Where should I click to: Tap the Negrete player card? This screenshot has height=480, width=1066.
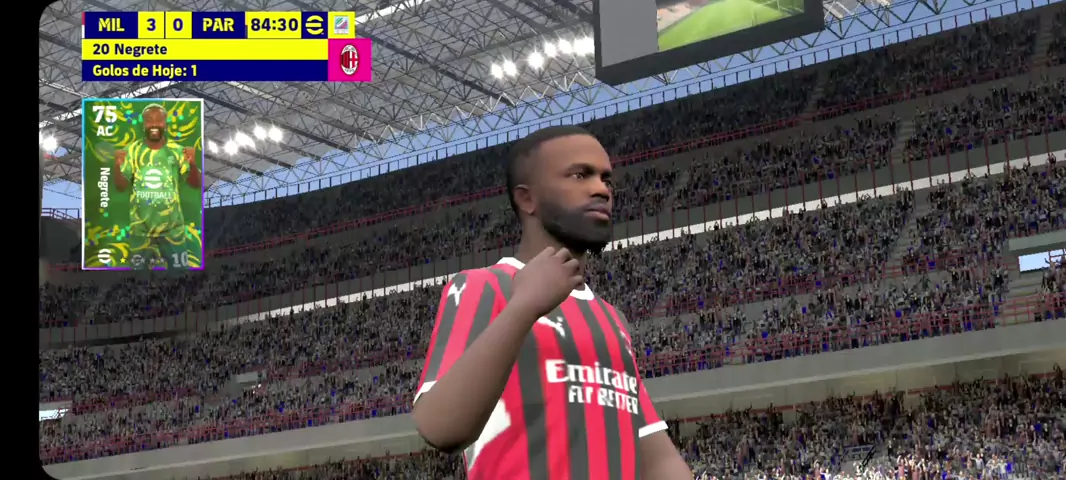[x=143, y=184]
